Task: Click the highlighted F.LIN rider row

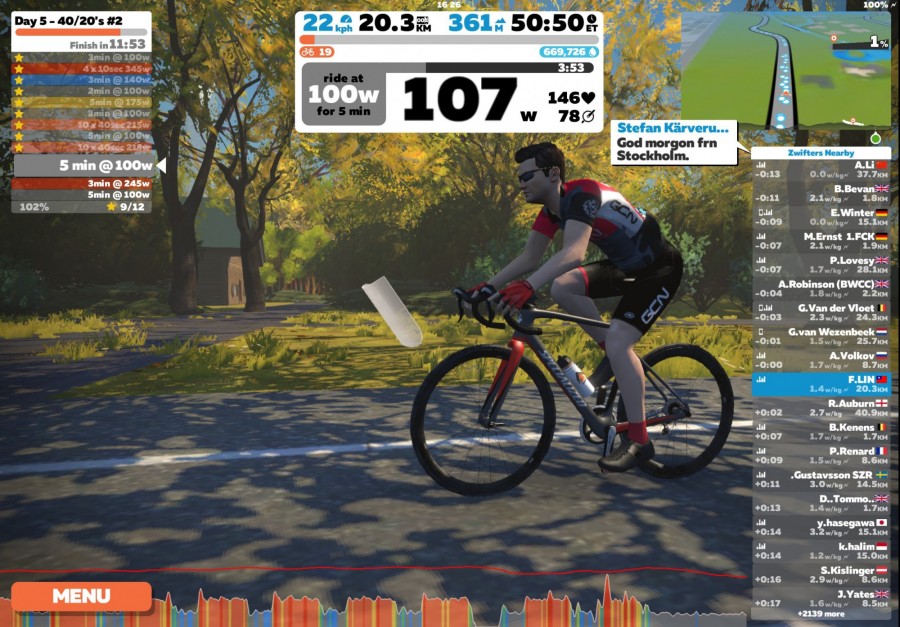Action: point(821,384)
